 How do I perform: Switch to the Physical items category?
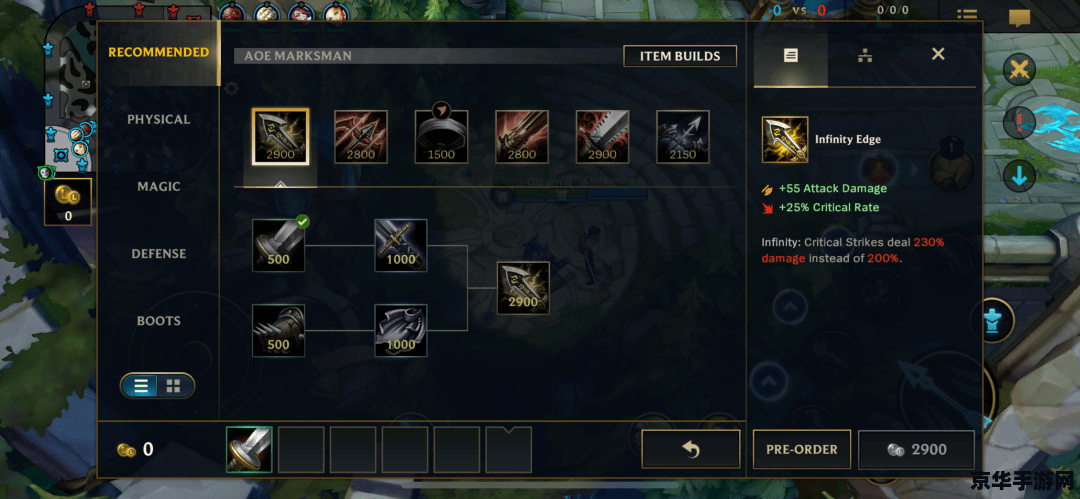158,120
